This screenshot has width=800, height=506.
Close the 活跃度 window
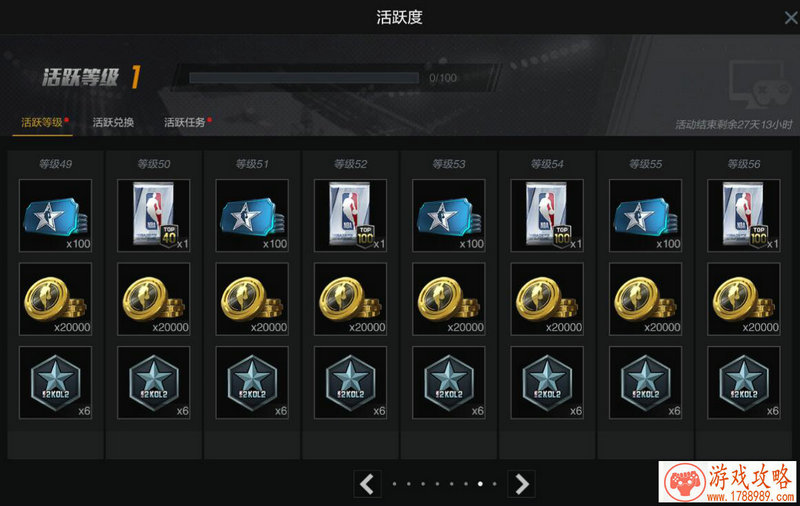click(789, 17)
